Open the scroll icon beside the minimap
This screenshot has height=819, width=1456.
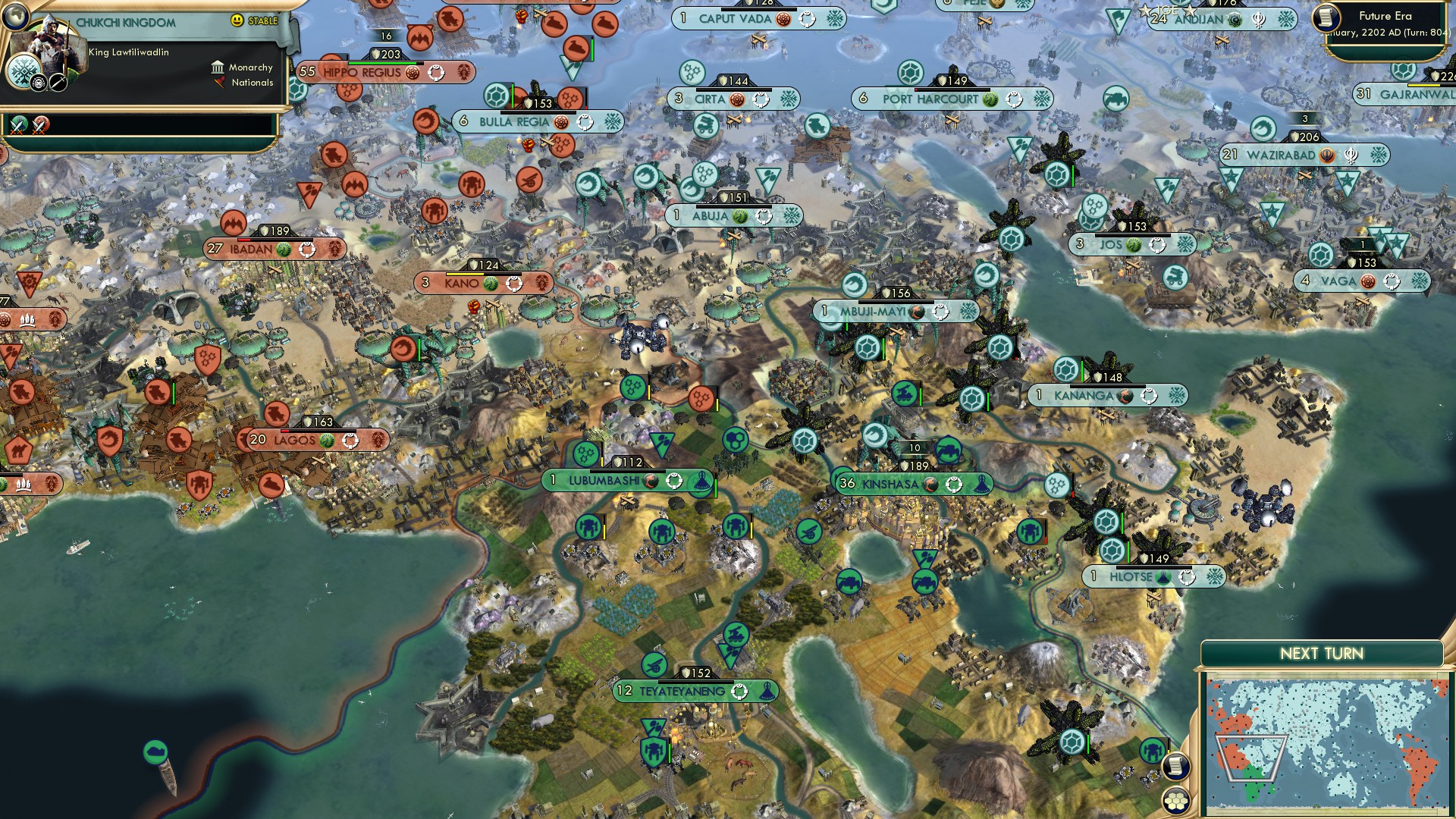[1175, 766]
